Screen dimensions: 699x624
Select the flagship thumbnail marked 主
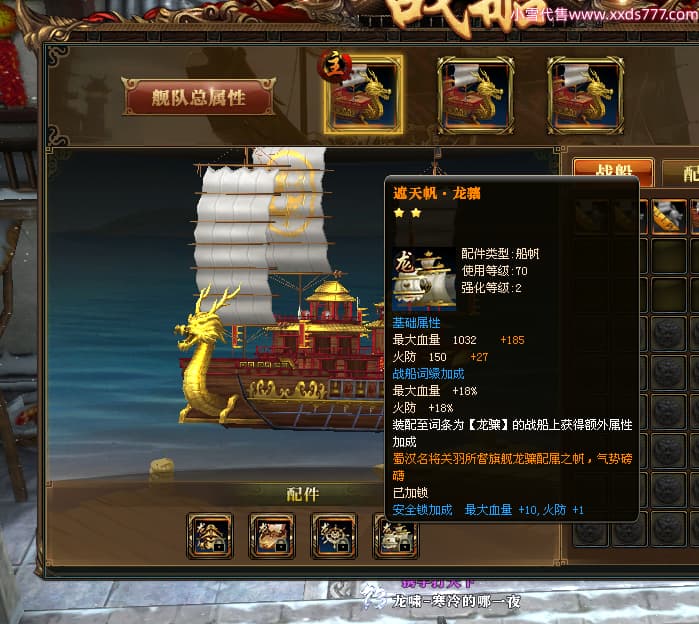click(363, 95)
